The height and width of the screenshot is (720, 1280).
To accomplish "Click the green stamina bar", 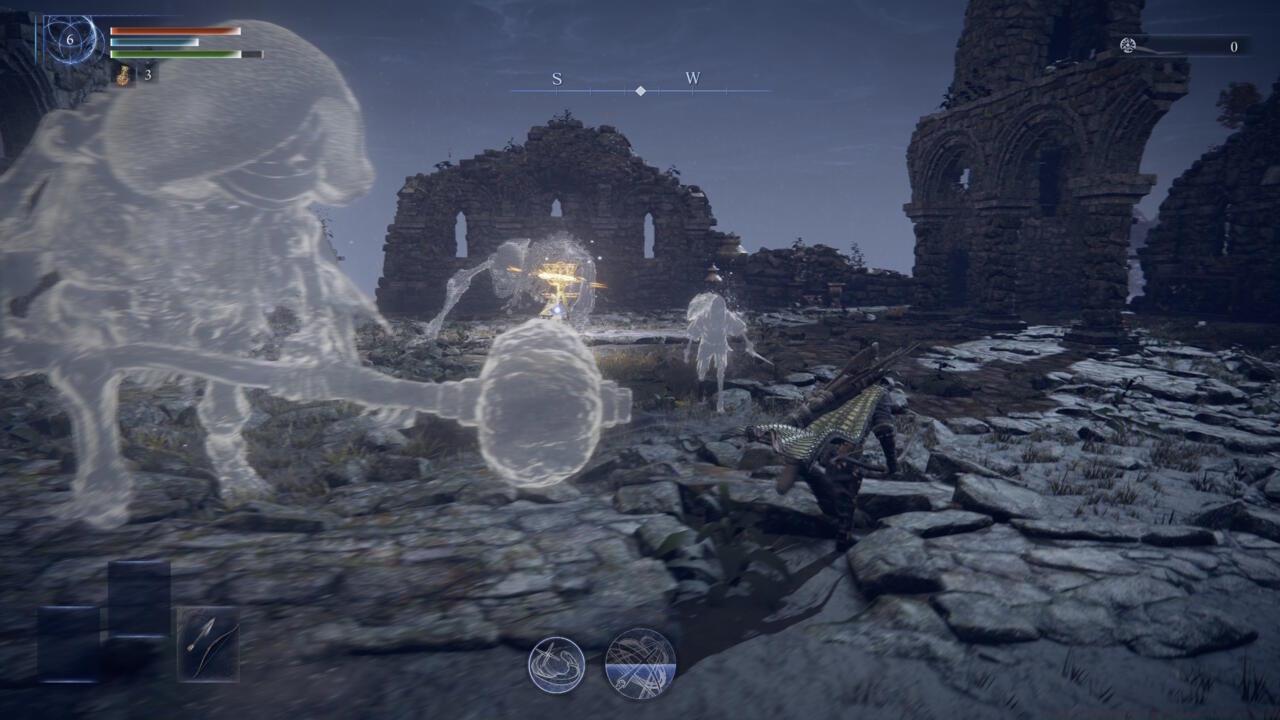I will [x=174, y=54].
